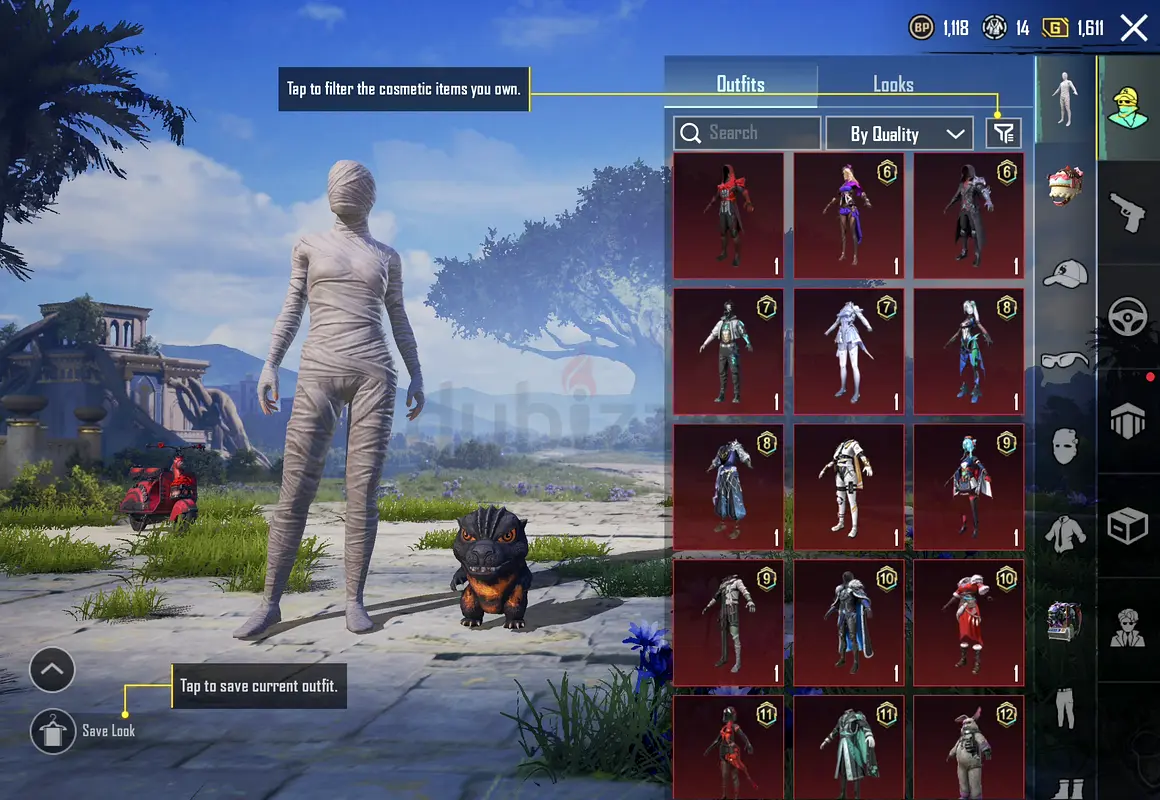
Task: Pick the red-hooded outfit without level badge
Action: [x=728, y=215]
